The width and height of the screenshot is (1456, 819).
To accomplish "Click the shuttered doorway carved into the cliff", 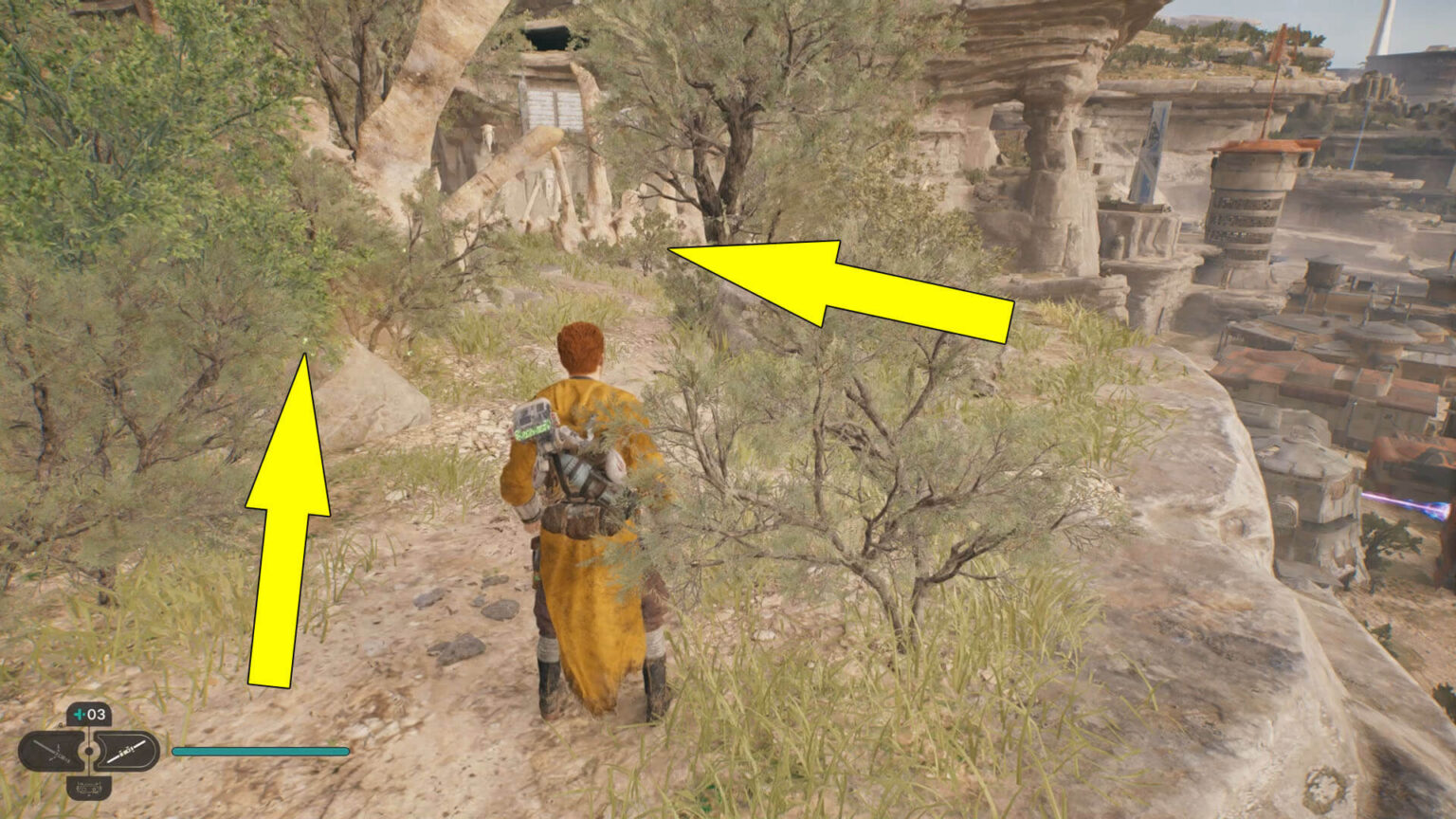I will [x=553, y=104].
